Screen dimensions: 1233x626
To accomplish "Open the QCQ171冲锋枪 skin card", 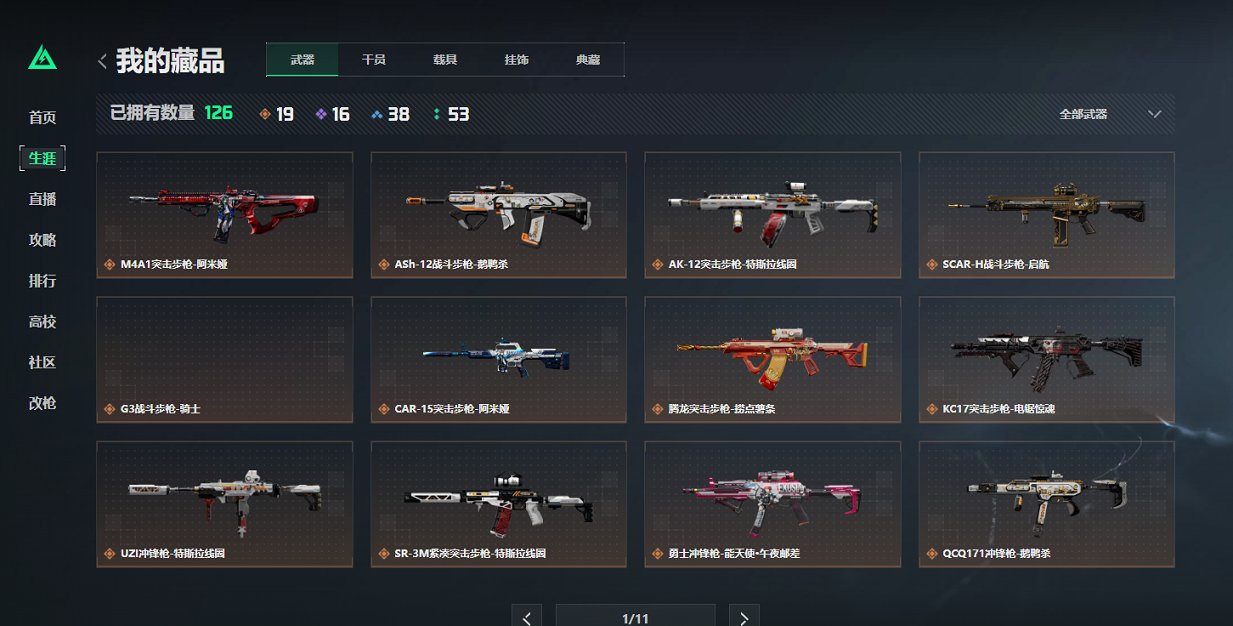I will point(1046,503).
